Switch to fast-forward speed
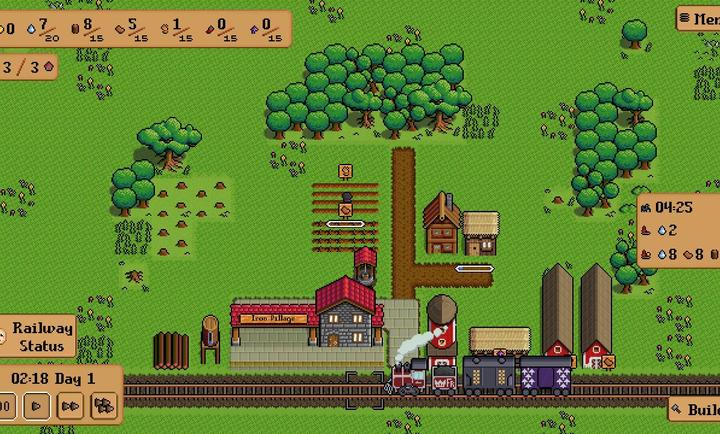720x434 pixels. pyautogui.click(x=69, y=406)
